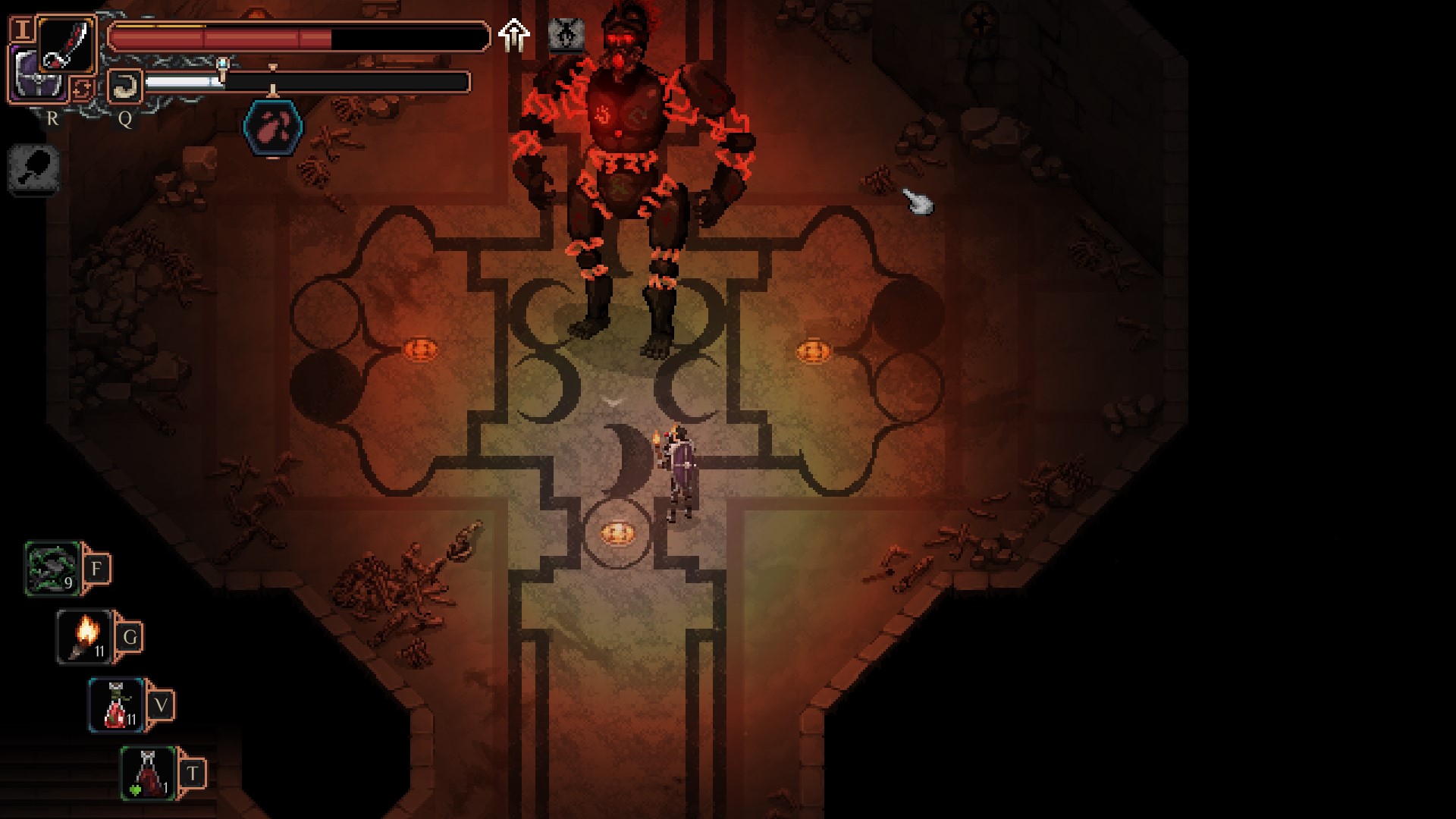Click the grey stone creature emblem icon
1456x819 pixels.
click(x=566, y=35)
